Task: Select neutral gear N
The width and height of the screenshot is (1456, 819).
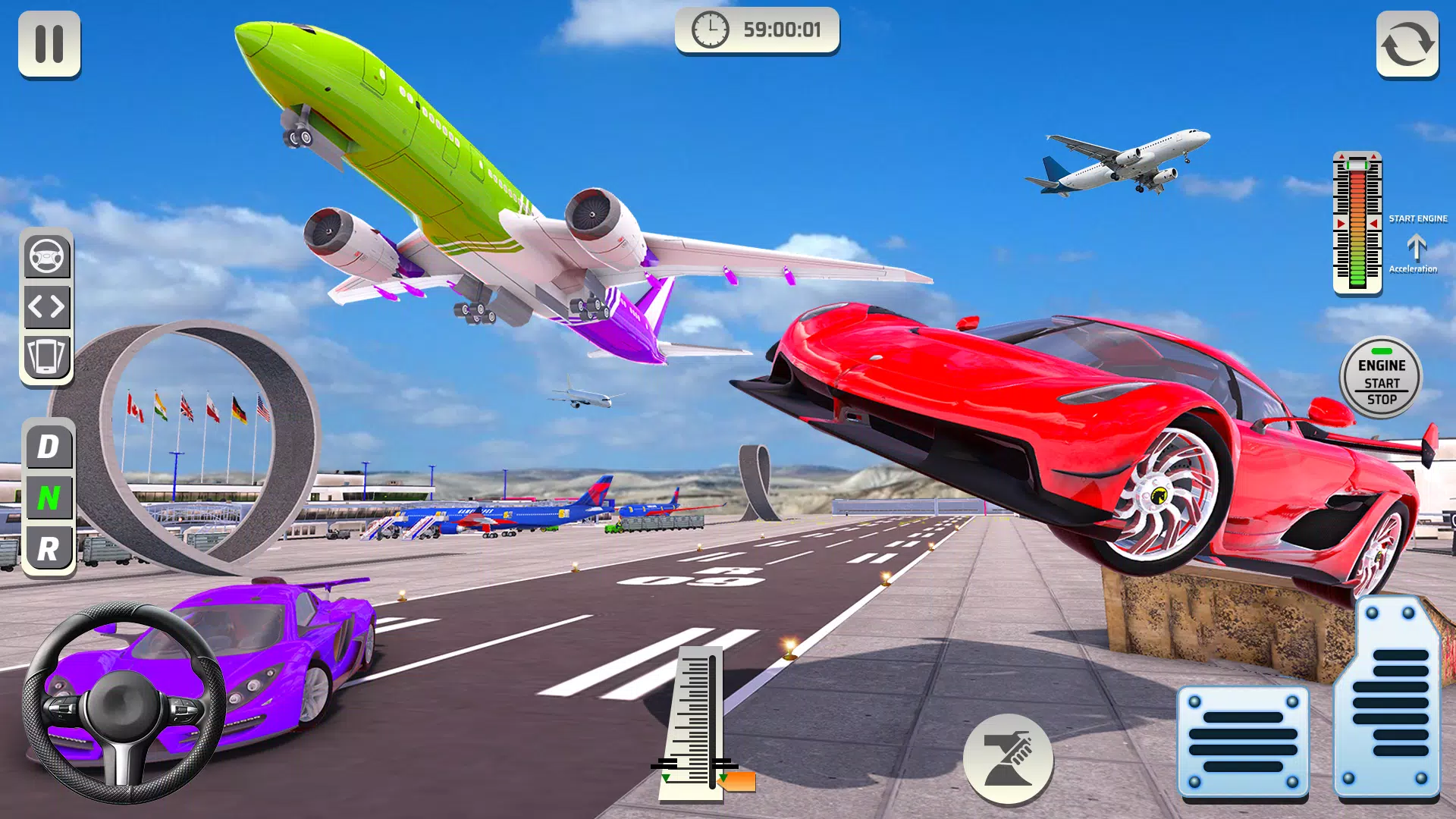Action: click(48, 495)
